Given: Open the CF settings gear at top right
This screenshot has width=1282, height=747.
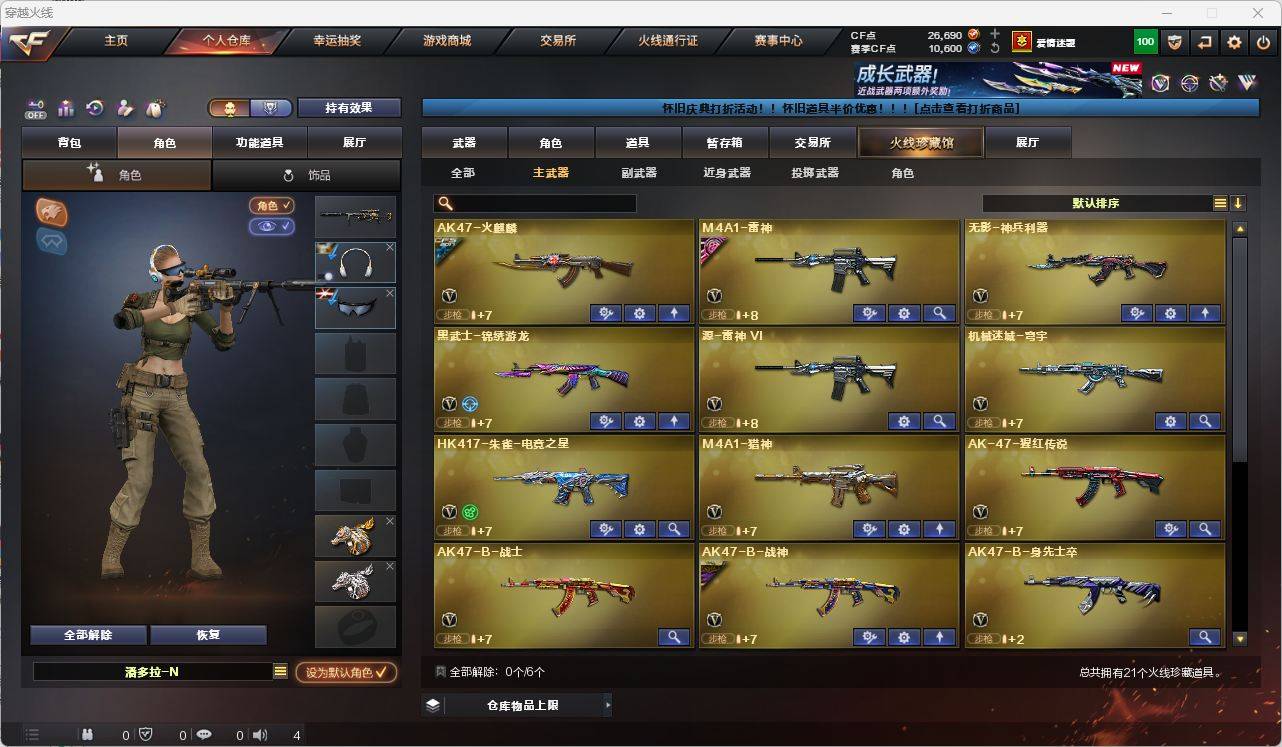Looking at the screenshot, I should (x=1233, y=42).
